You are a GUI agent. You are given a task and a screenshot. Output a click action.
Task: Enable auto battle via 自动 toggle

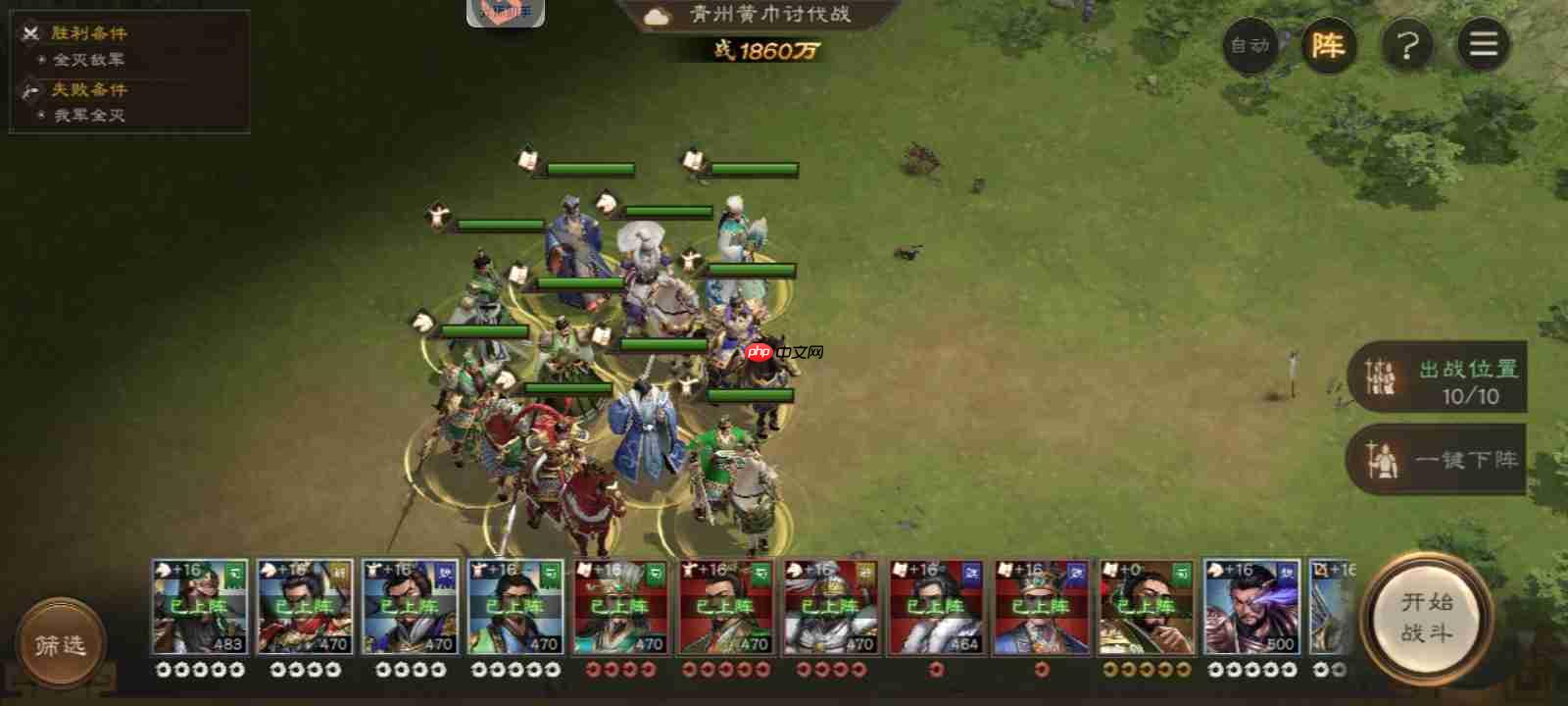pyautogui.click(x=1251, y=45)
